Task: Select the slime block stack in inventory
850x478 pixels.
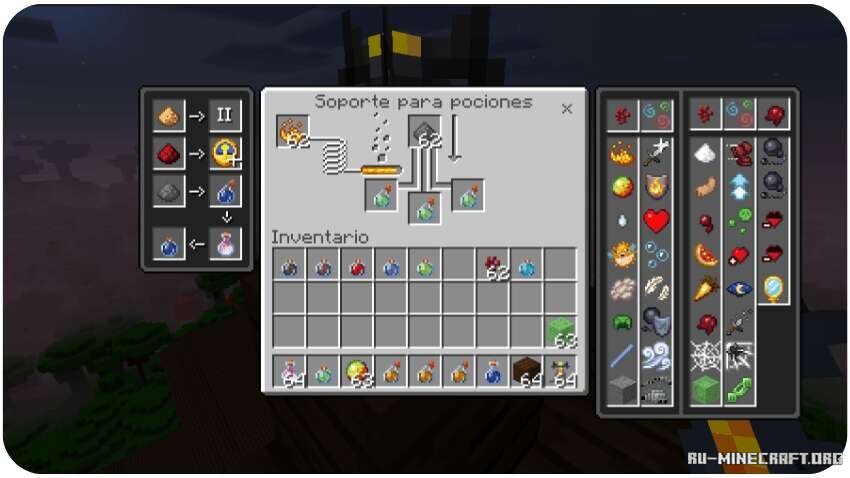Action: pos(561,333)
